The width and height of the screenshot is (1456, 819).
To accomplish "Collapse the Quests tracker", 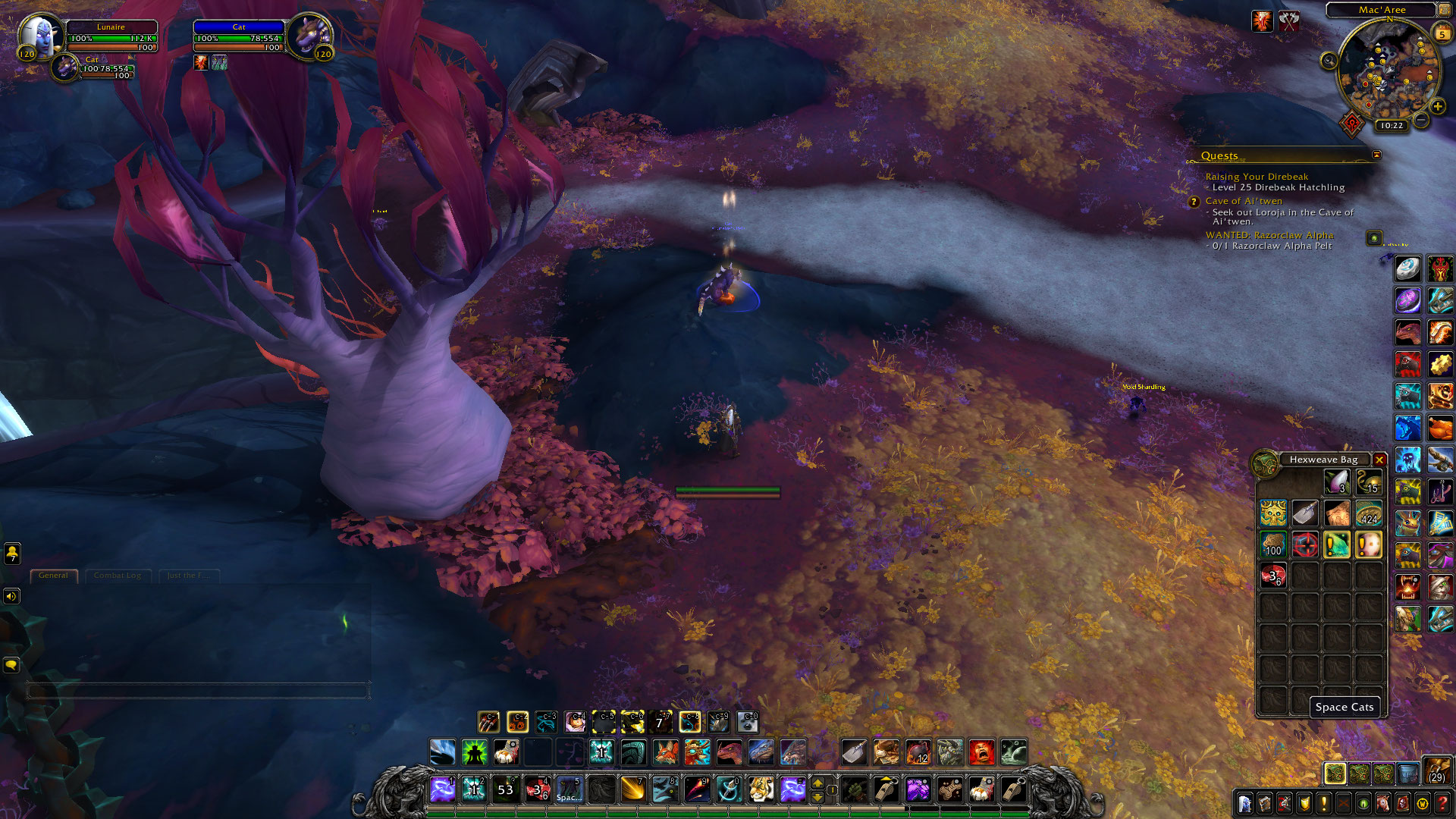I will 1376,155.
